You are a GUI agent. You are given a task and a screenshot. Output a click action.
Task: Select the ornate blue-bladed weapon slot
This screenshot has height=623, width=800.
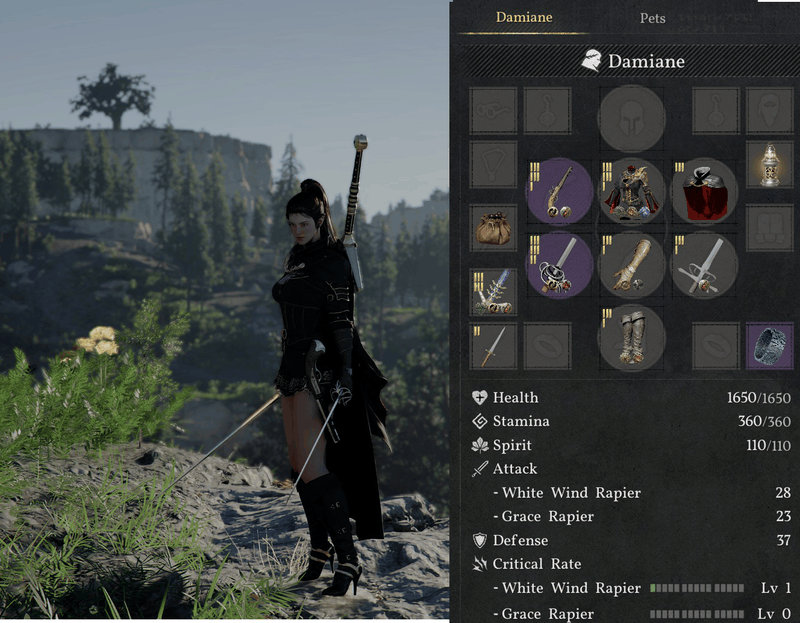494,292
